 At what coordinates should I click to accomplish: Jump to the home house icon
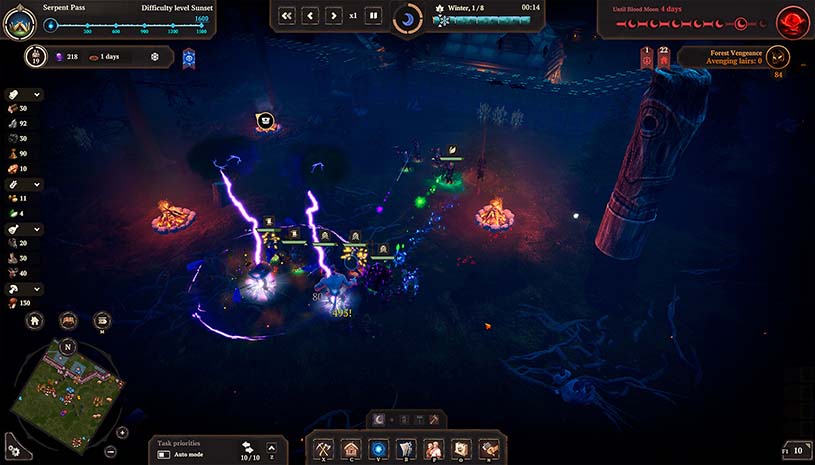(35, 321)
